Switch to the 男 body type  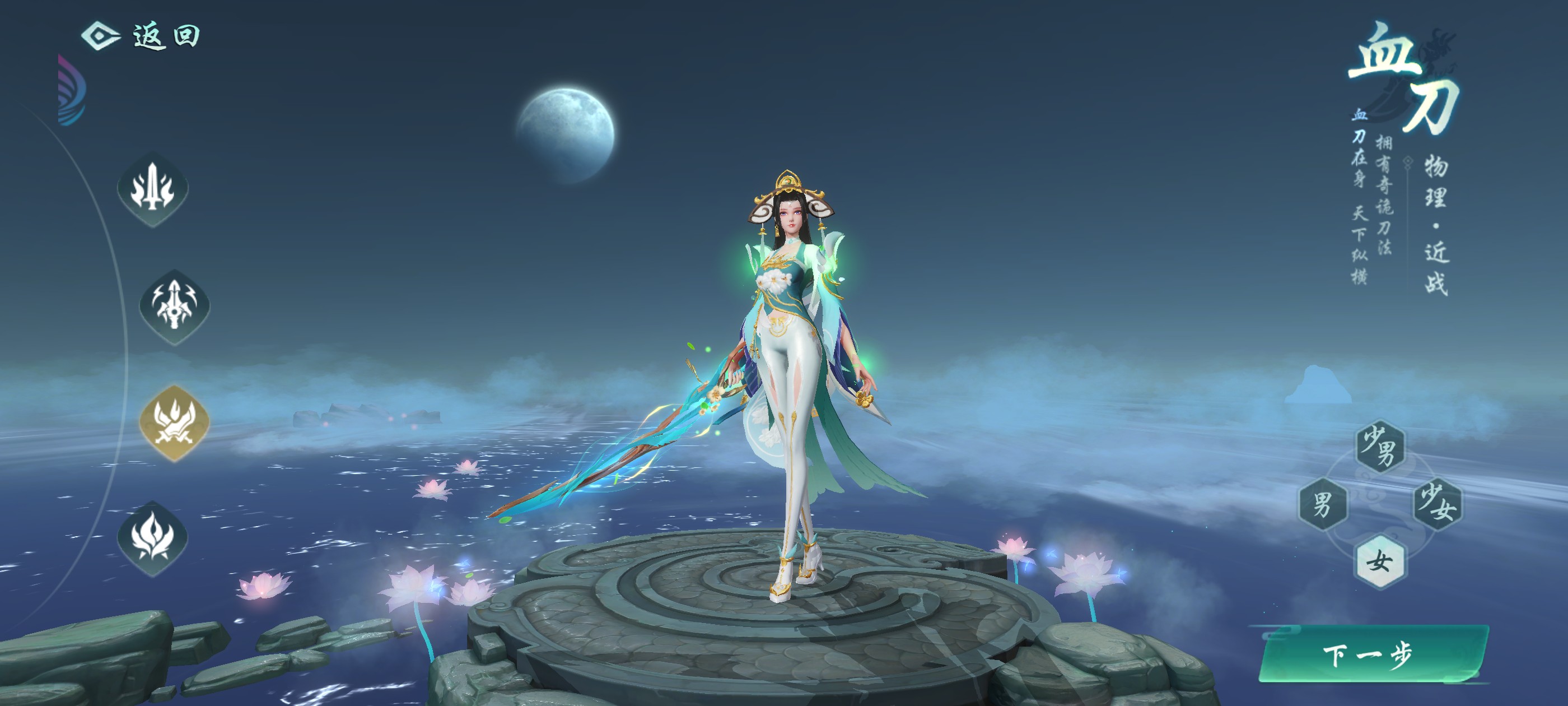(x=1323, y=504)
